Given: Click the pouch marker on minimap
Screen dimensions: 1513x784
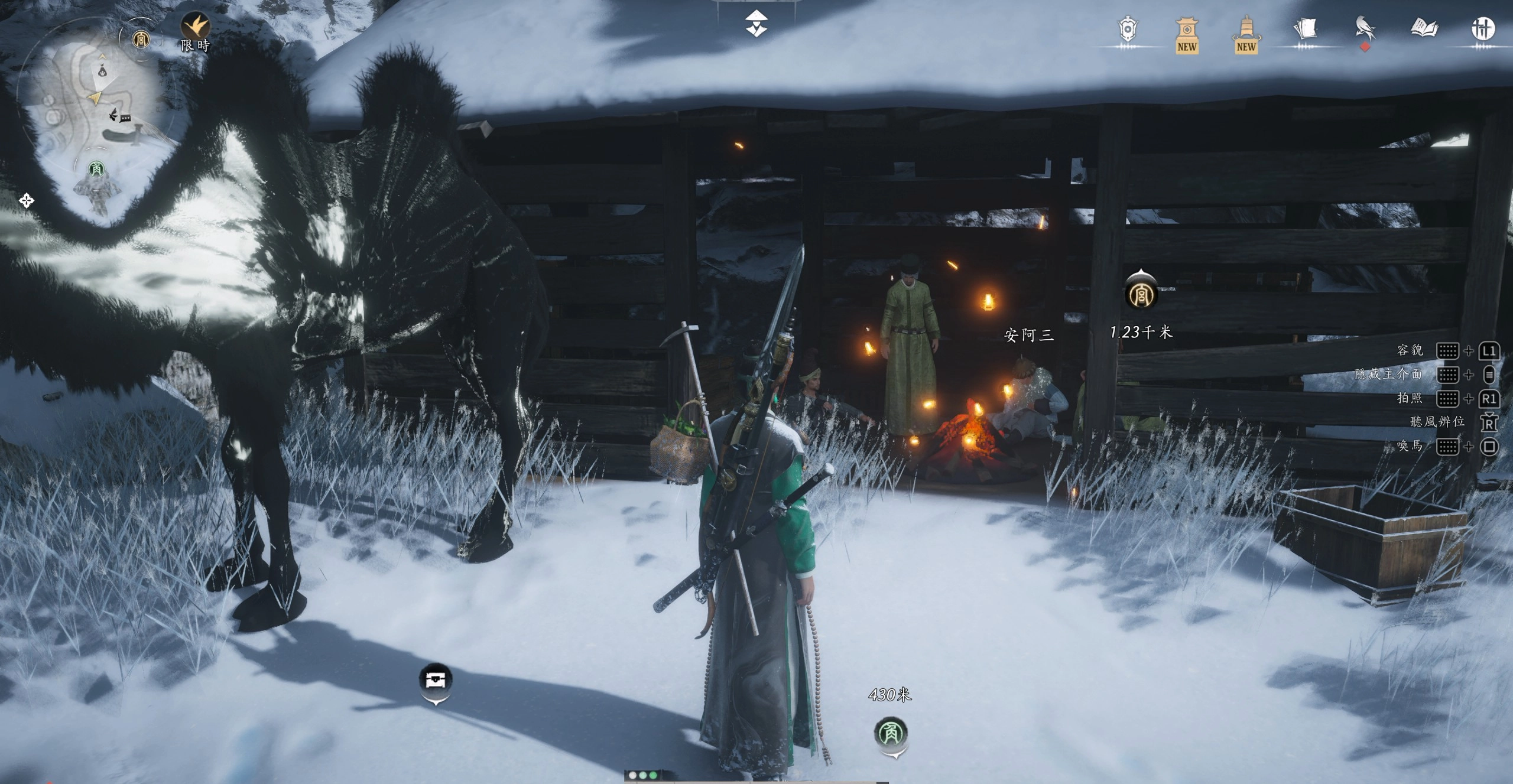Looking at the screenshot, I should tap(103, 71).
